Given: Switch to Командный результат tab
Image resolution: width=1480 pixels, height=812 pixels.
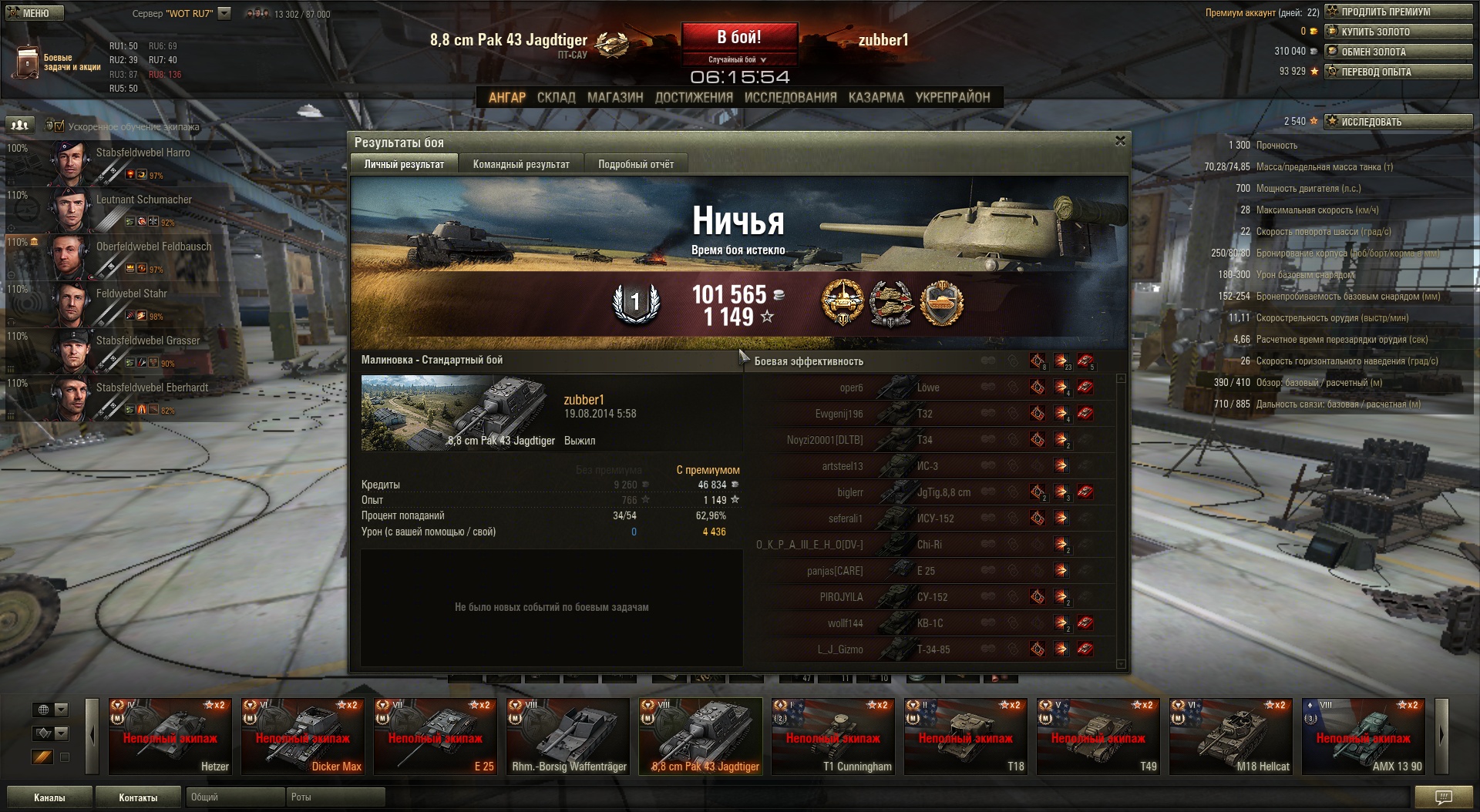Looking at the screenshot, I should 521,164.
